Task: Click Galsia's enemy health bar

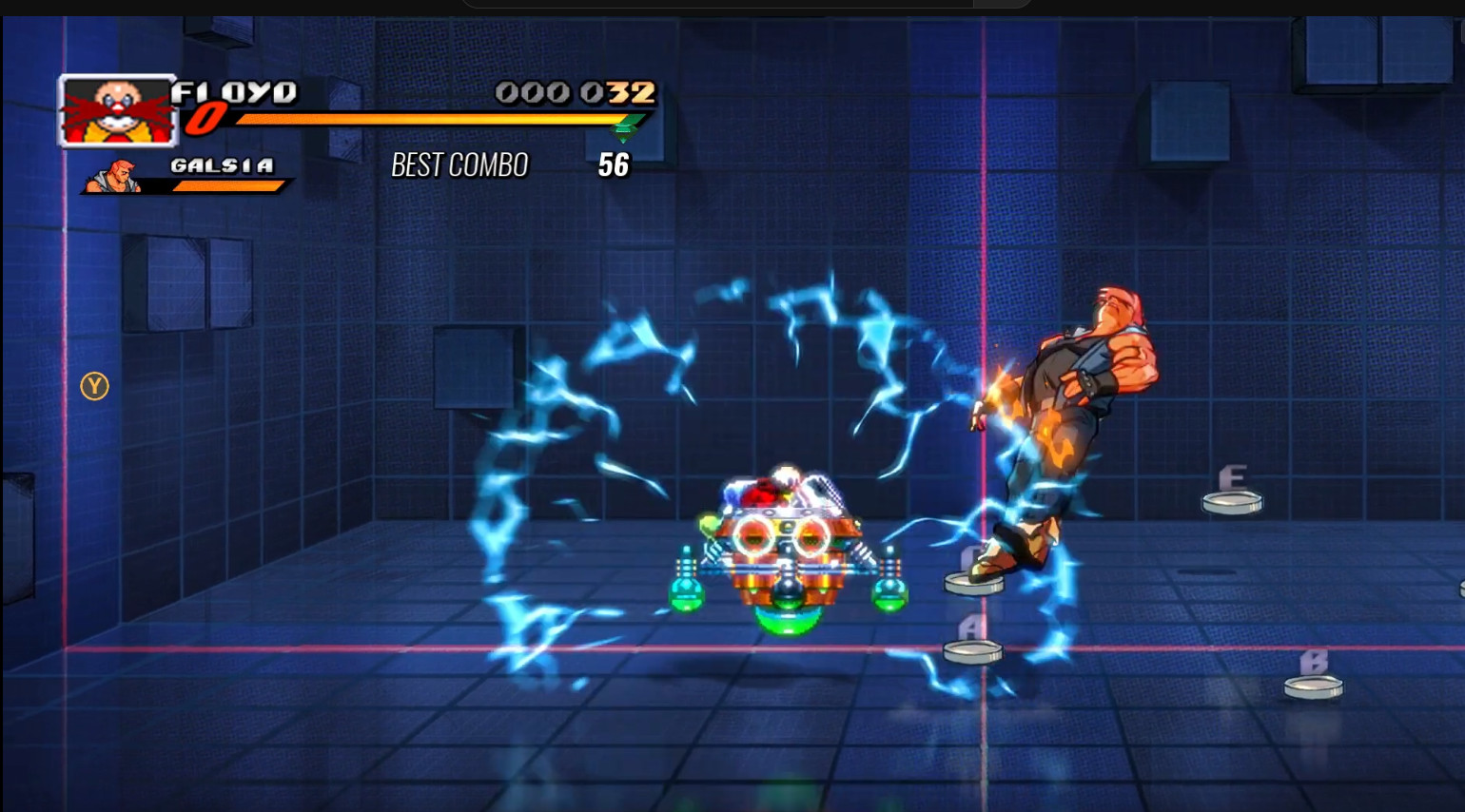Action: [228, 184]
